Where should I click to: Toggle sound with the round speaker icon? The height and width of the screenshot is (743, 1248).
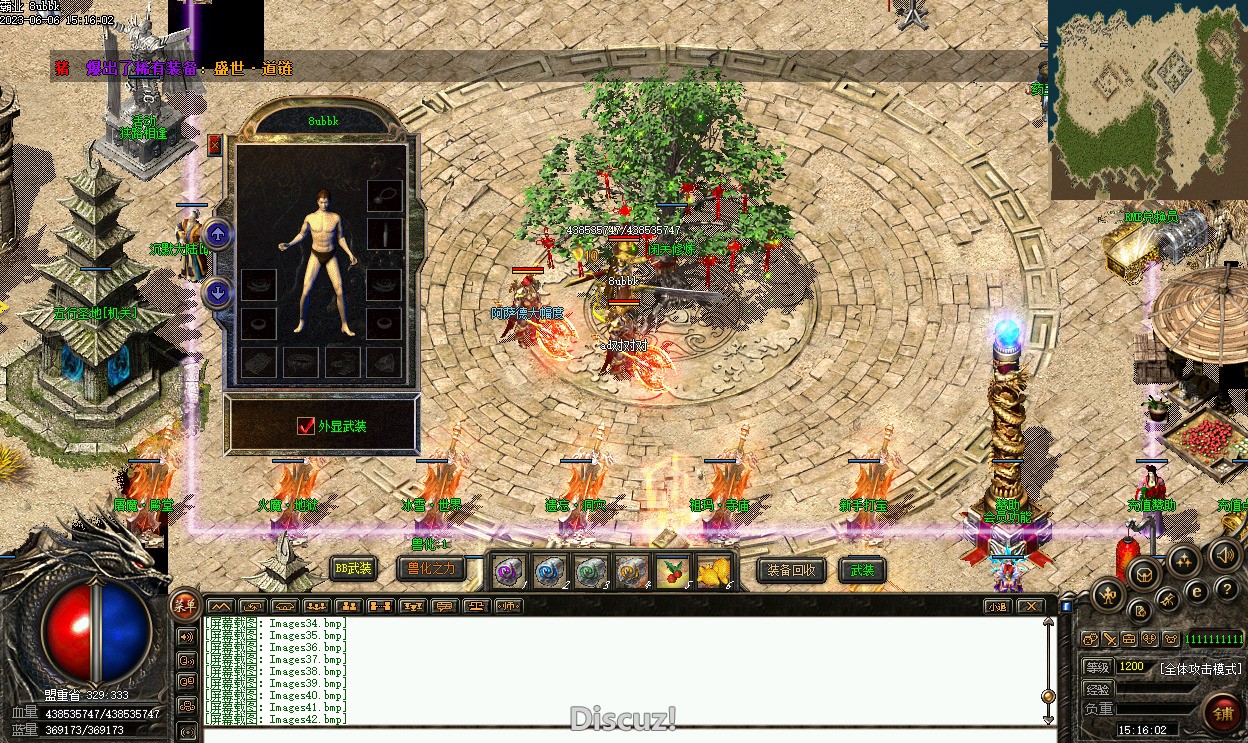tap(1224, 555)
